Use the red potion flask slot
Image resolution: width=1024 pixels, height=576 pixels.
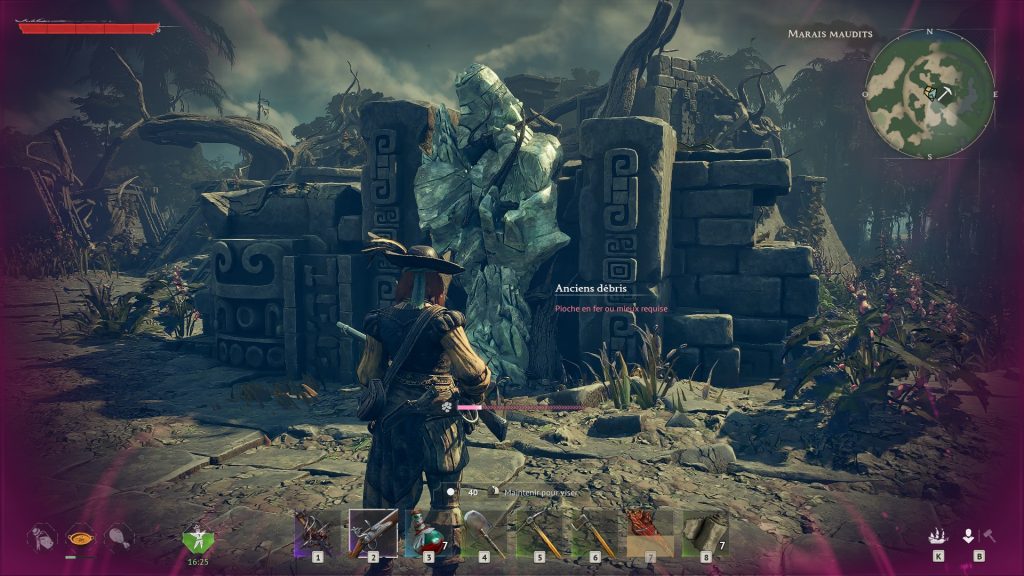[x=428, y=532]
